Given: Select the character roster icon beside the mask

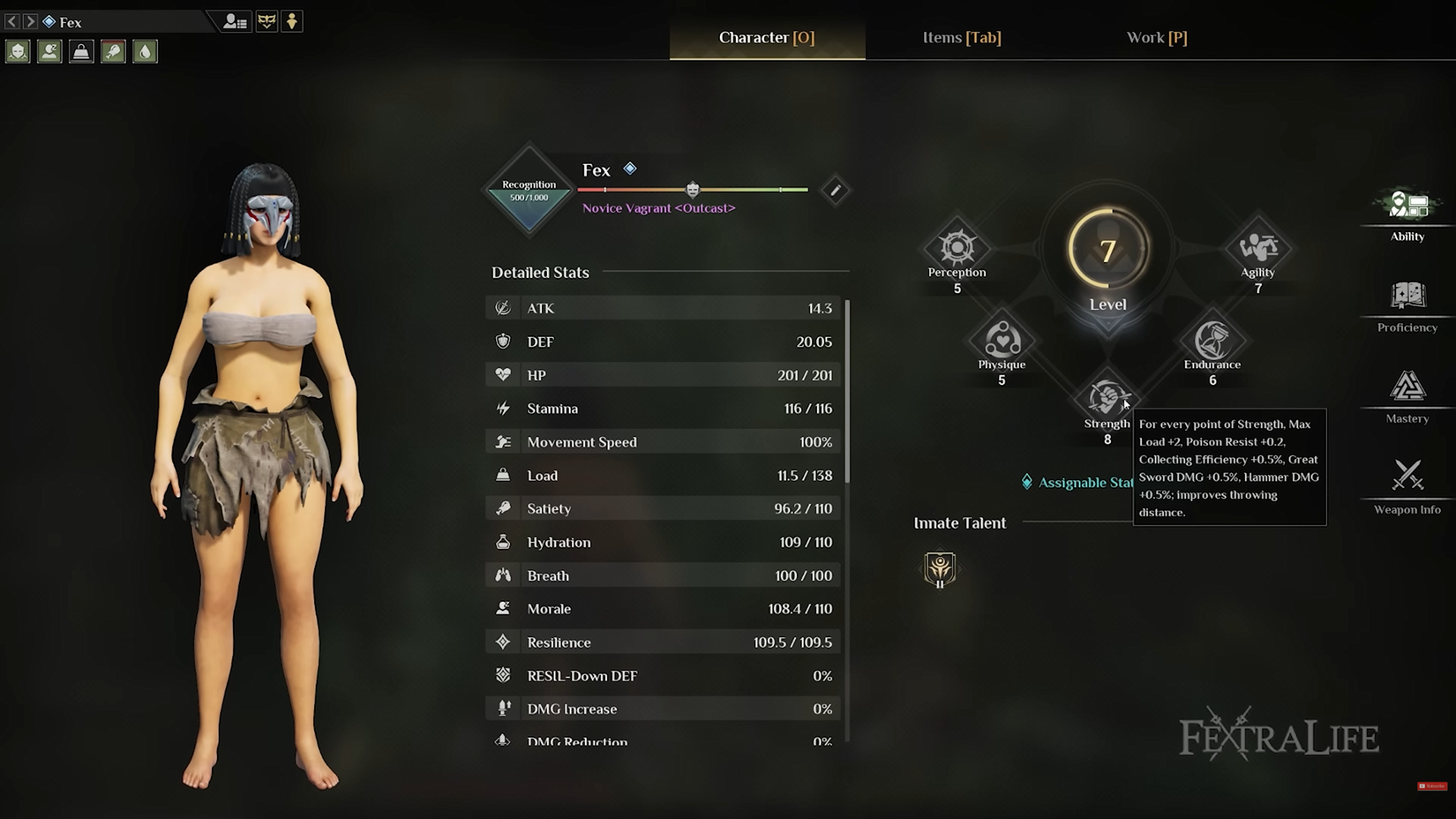Looking at the screenshot, I should pyautogui.click(x=232, y=20).
